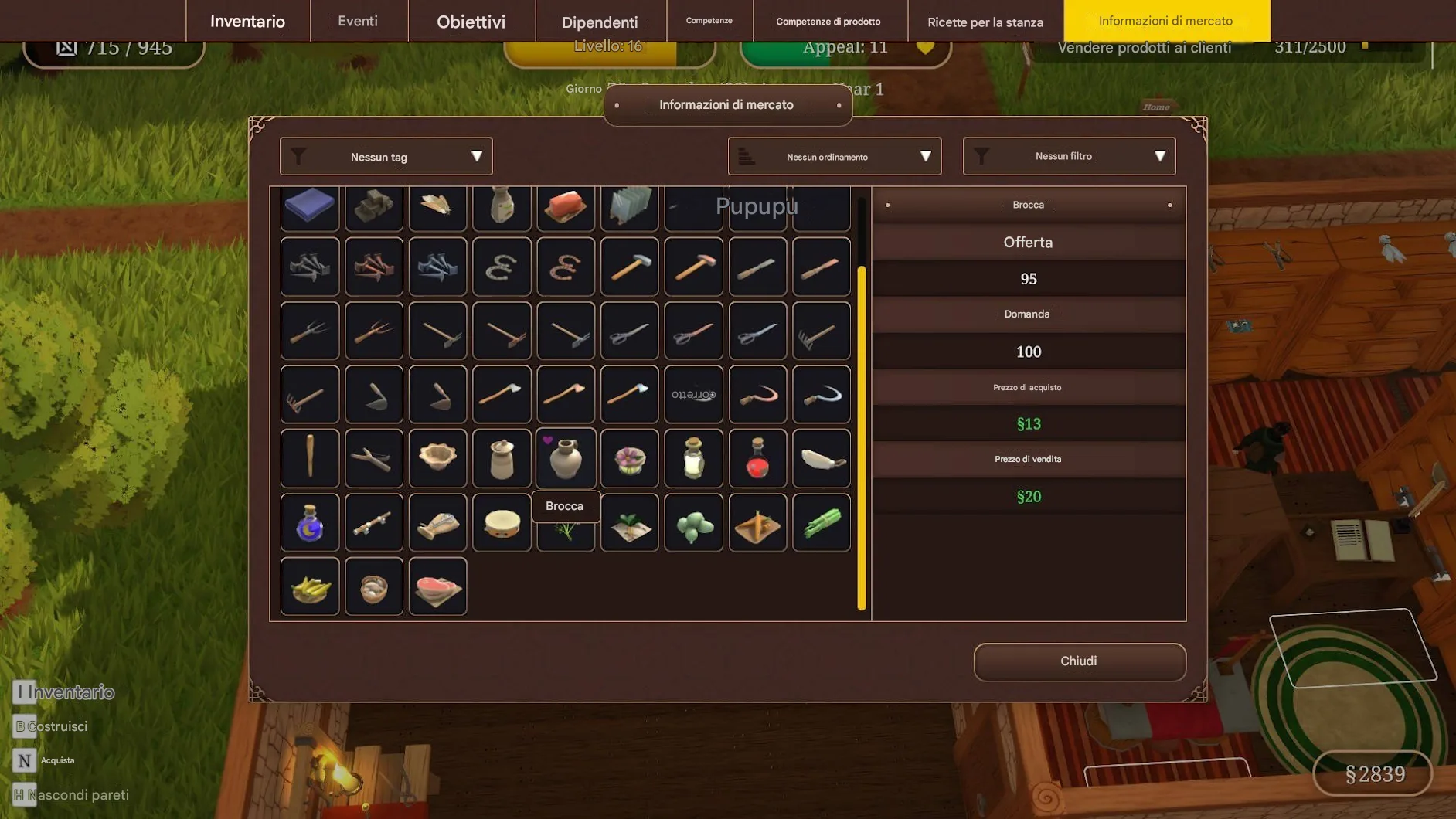Select Competenze di prodotto tab
The width and height of the screenshot is (1456, 819).
click(828, 21)
